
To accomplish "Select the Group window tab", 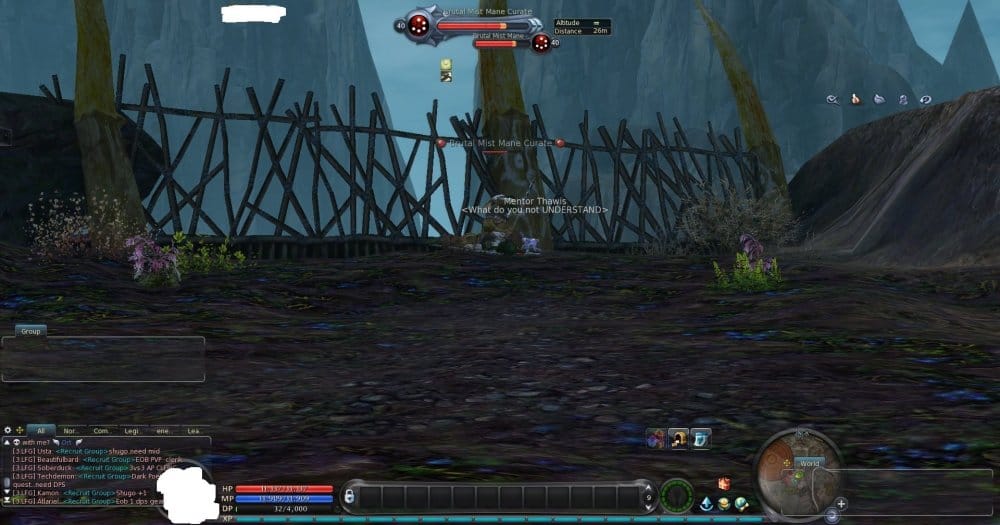I will [30, 330].
